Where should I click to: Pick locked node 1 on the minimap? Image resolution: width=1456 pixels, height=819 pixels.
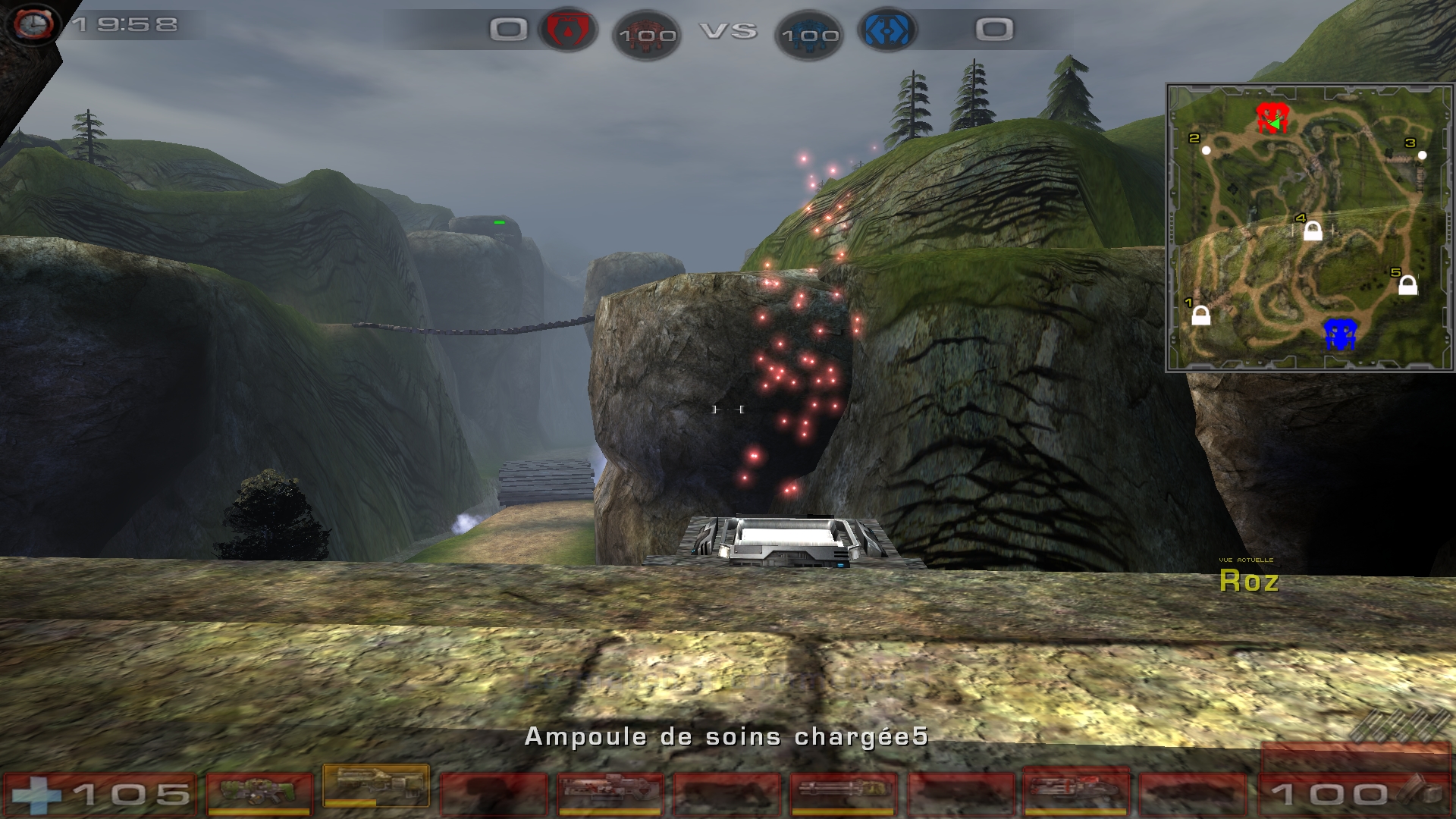click(1200, 315)
